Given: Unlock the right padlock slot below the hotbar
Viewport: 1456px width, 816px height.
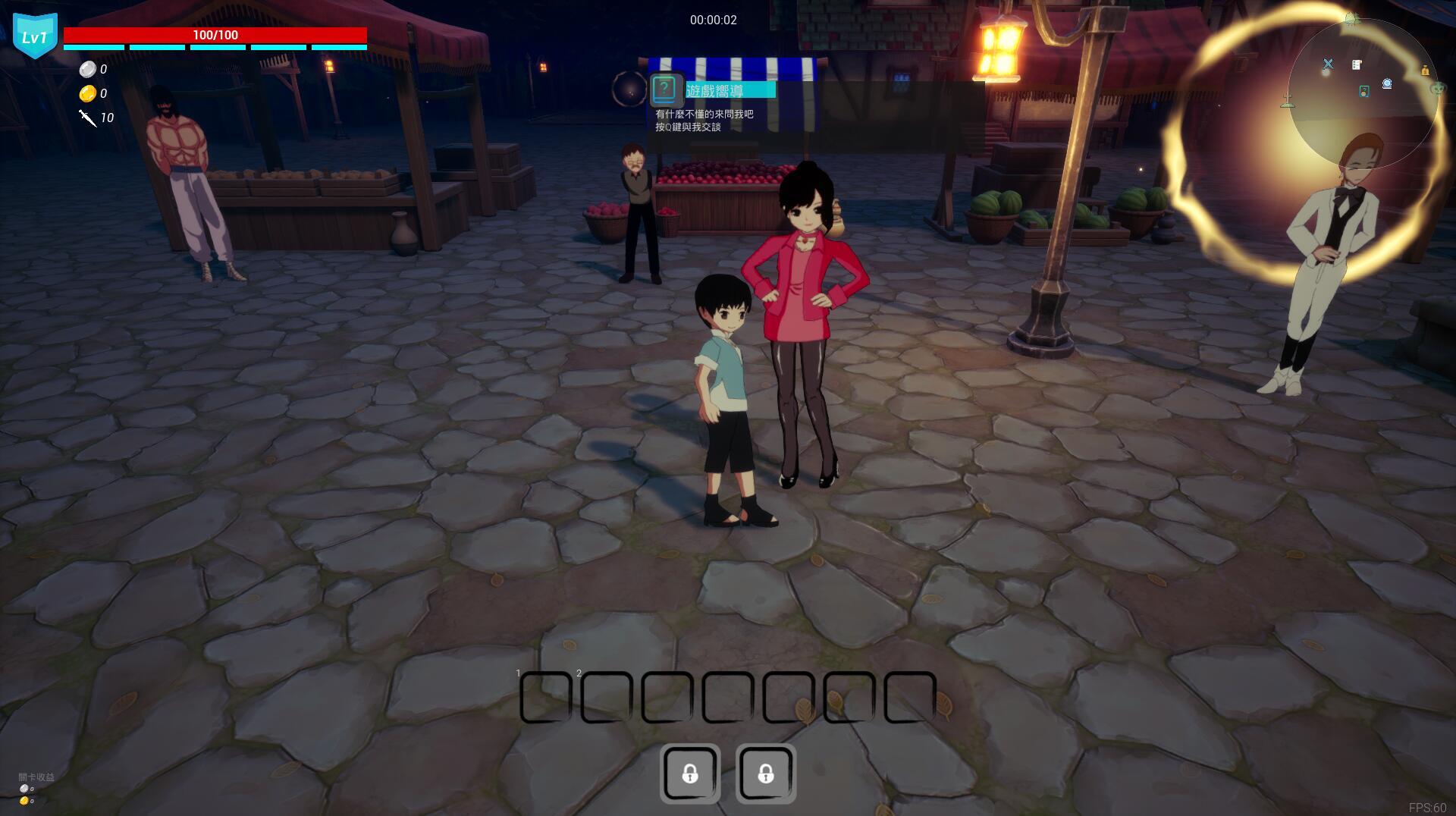Looking at the screenshot, I should 766,774.
